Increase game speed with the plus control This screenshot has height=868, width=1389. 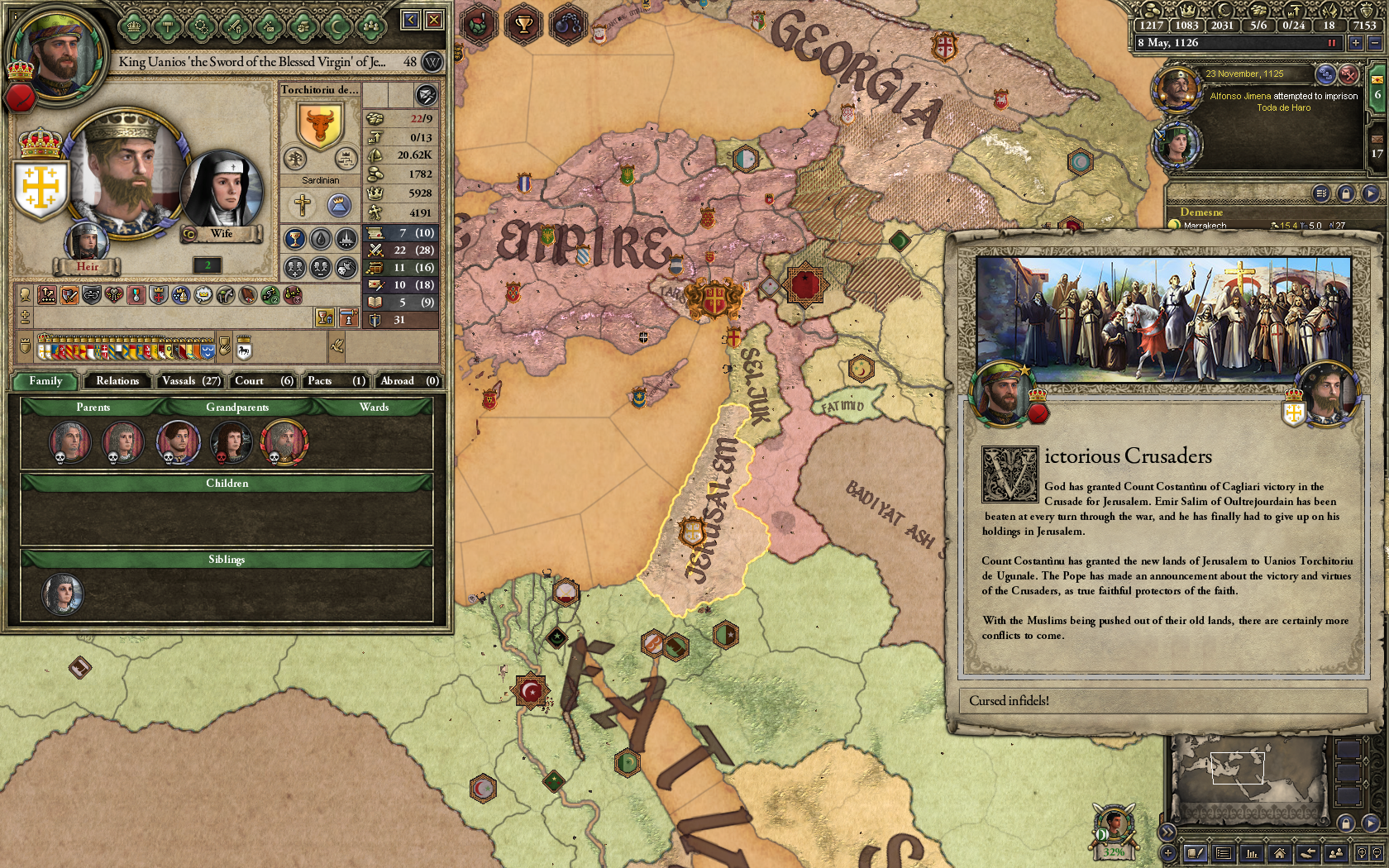click(1356, 43)
